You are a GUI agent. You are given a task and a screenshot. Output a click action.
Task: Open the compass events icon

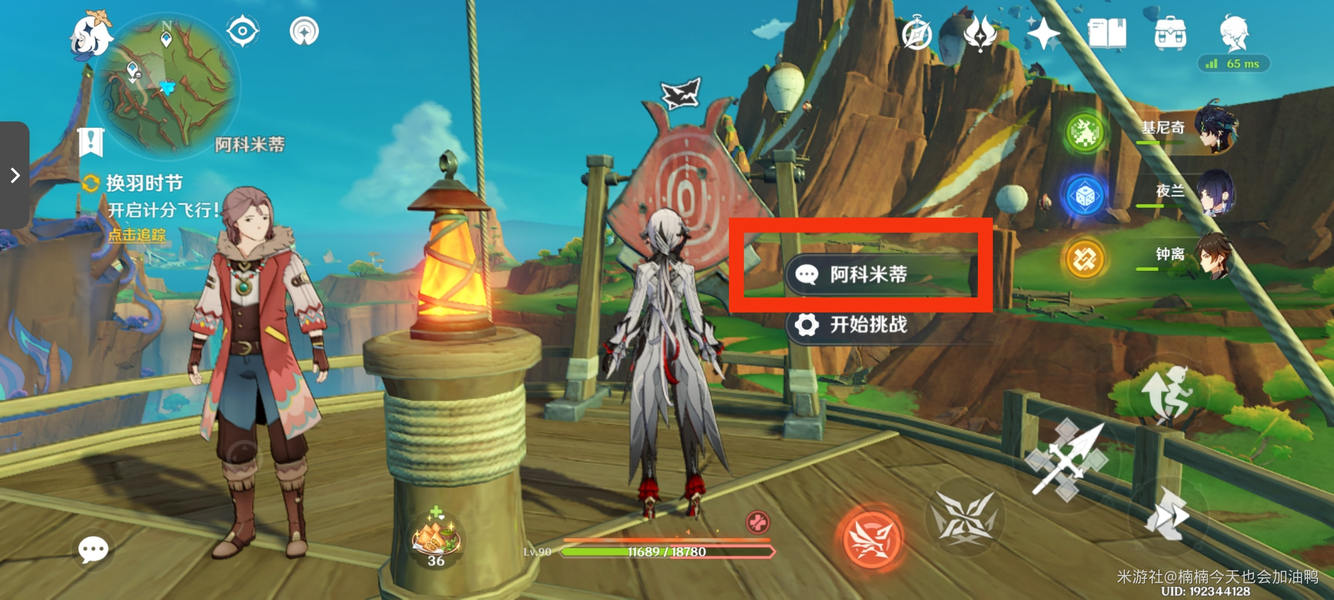coord(916,35)
